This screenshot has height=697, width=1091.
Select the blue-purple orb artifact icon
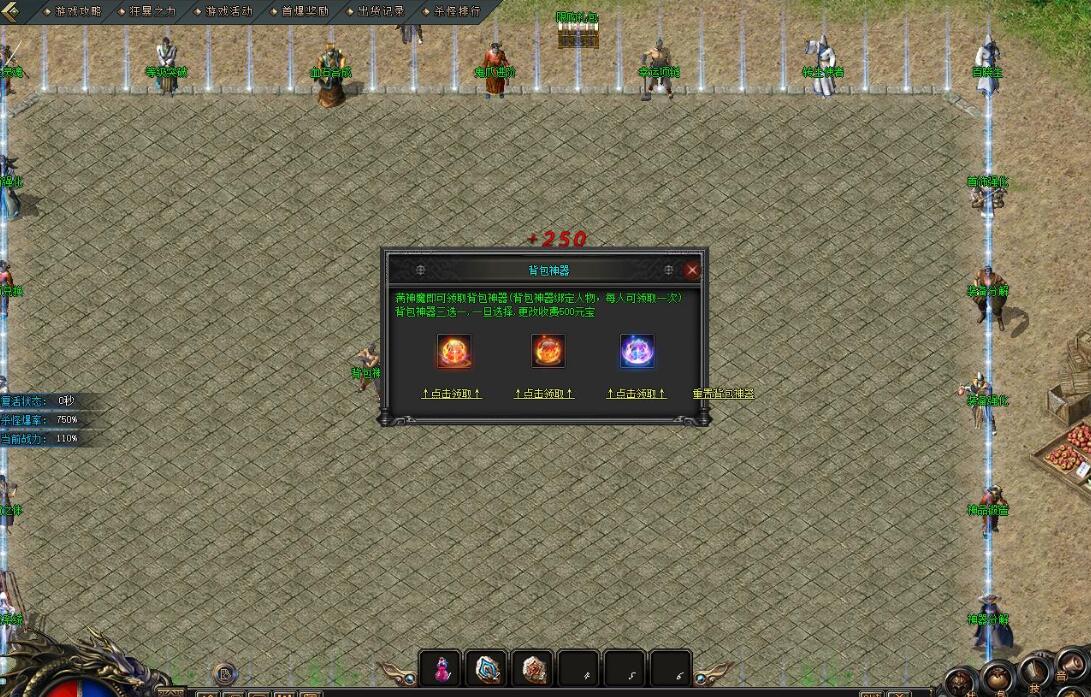(x=637, y=351)
